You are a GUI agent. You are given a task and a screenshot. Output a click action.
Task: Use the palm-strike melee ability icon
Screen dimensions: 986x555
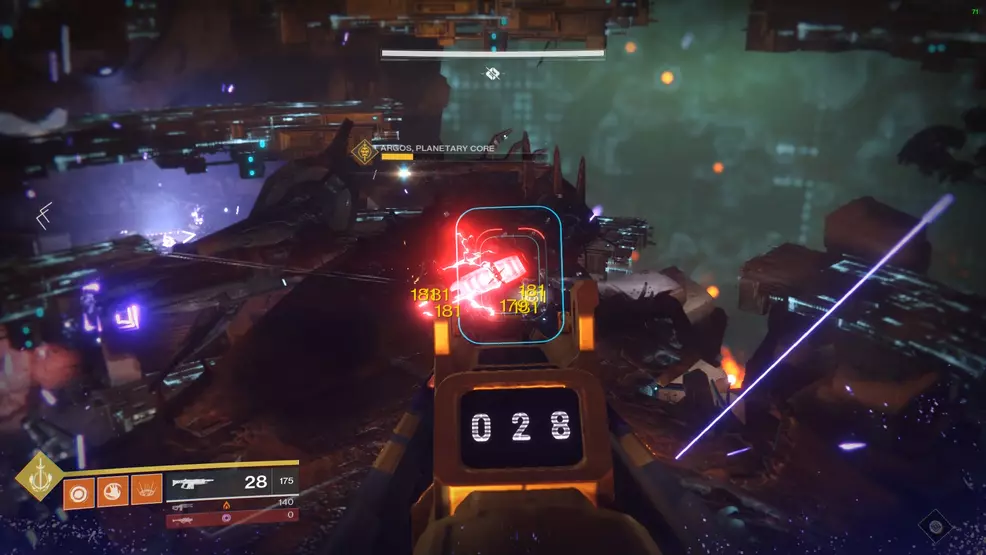(x=112, y=492)
